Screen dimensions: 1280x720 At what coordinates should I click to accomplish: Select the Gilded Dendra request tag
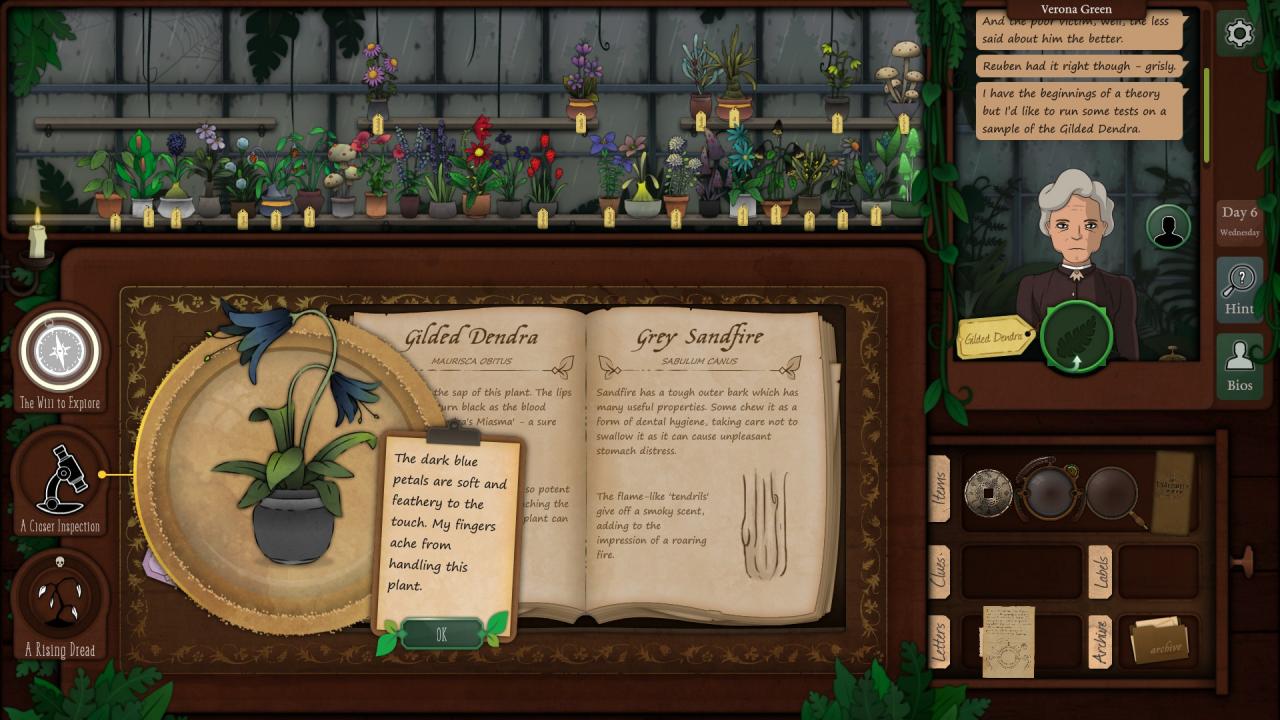coord(994,338)
